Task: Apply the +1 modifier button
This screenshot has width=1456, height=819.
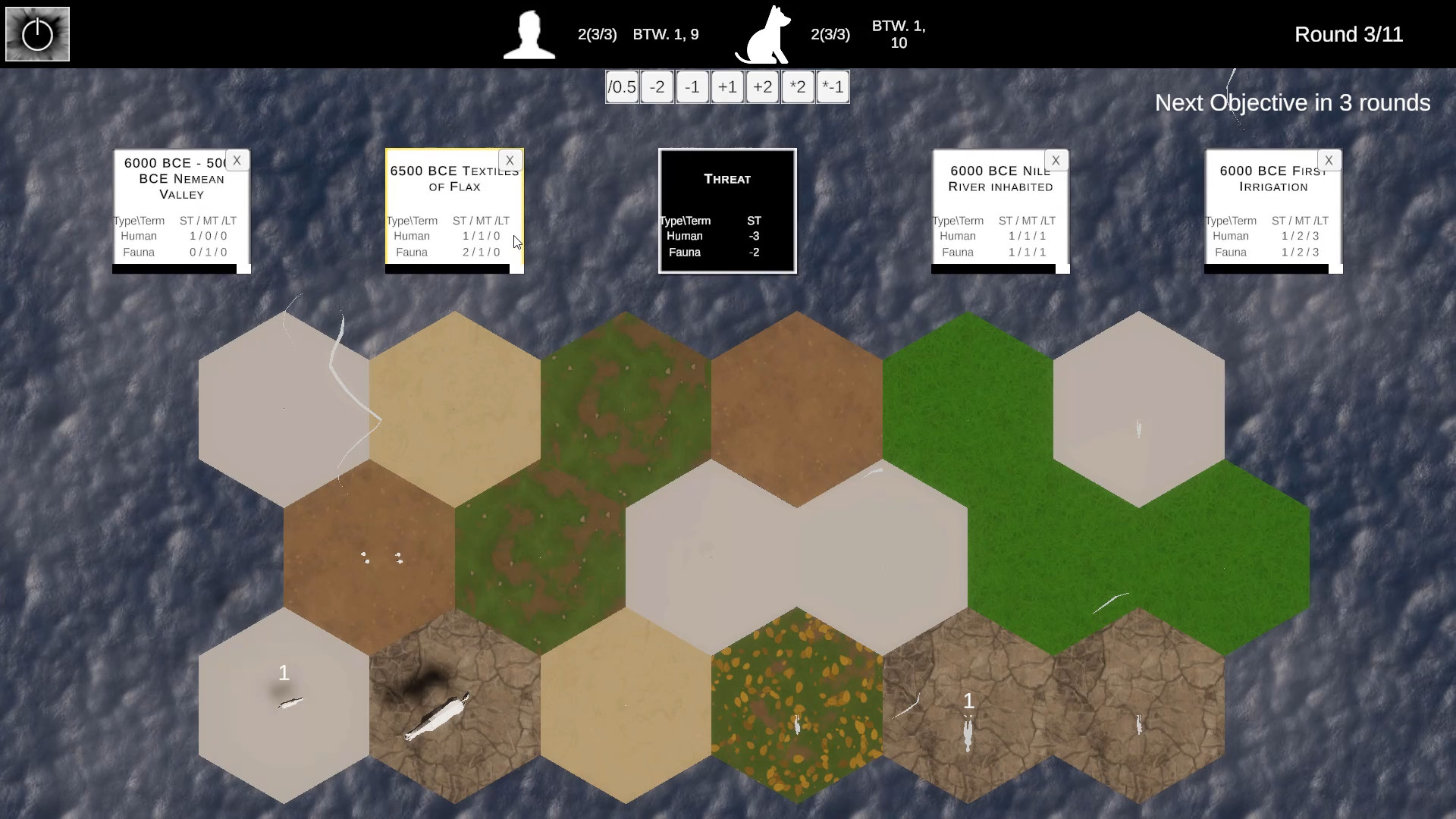Action: (727, 87)
